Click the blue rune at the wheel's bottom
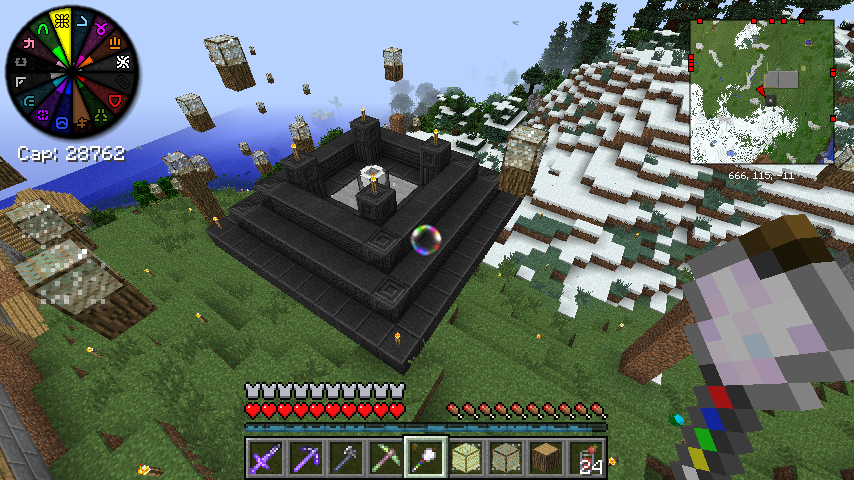Image resolution: width=854 pixels, height=480 pixels. click(x=63, y=122)
